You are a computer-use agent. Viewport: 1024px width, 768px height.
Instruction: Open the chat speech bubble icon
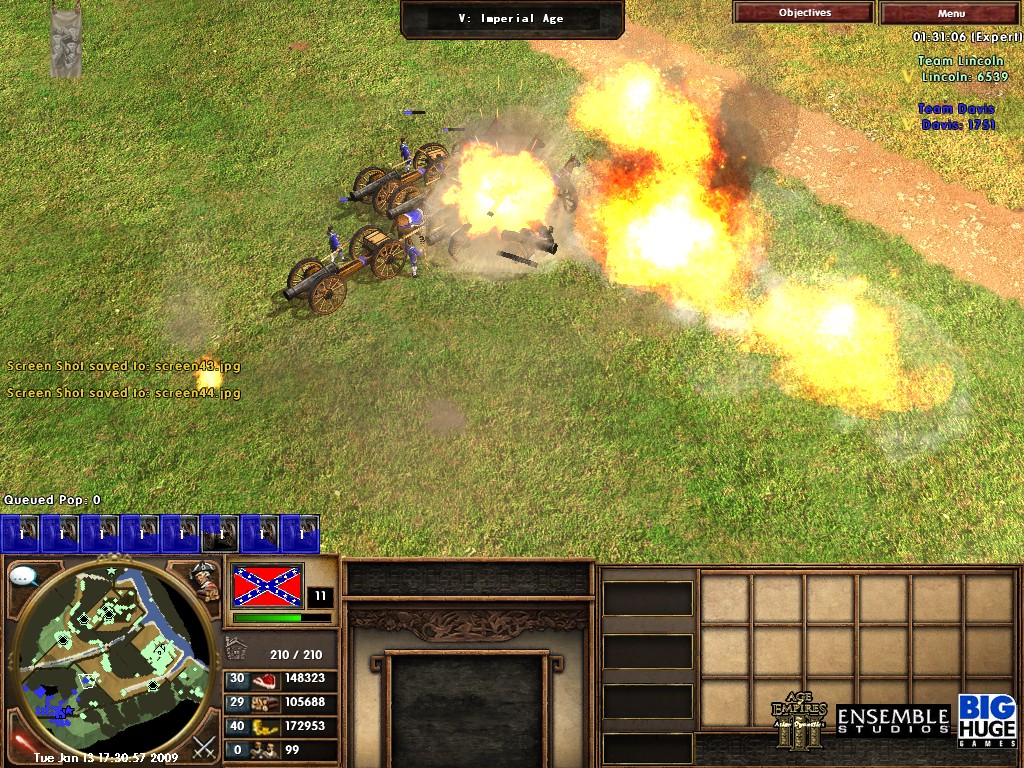pos(24,576)
